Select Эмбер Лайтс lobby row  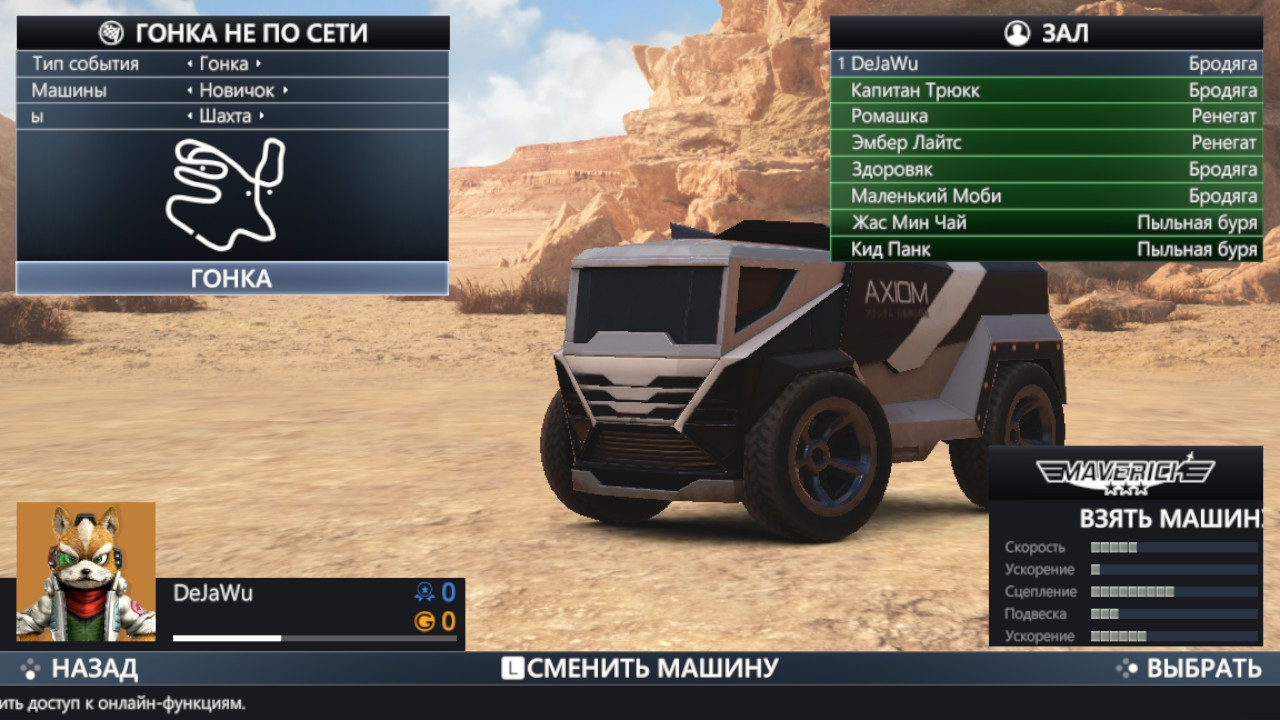point(1046,143)
